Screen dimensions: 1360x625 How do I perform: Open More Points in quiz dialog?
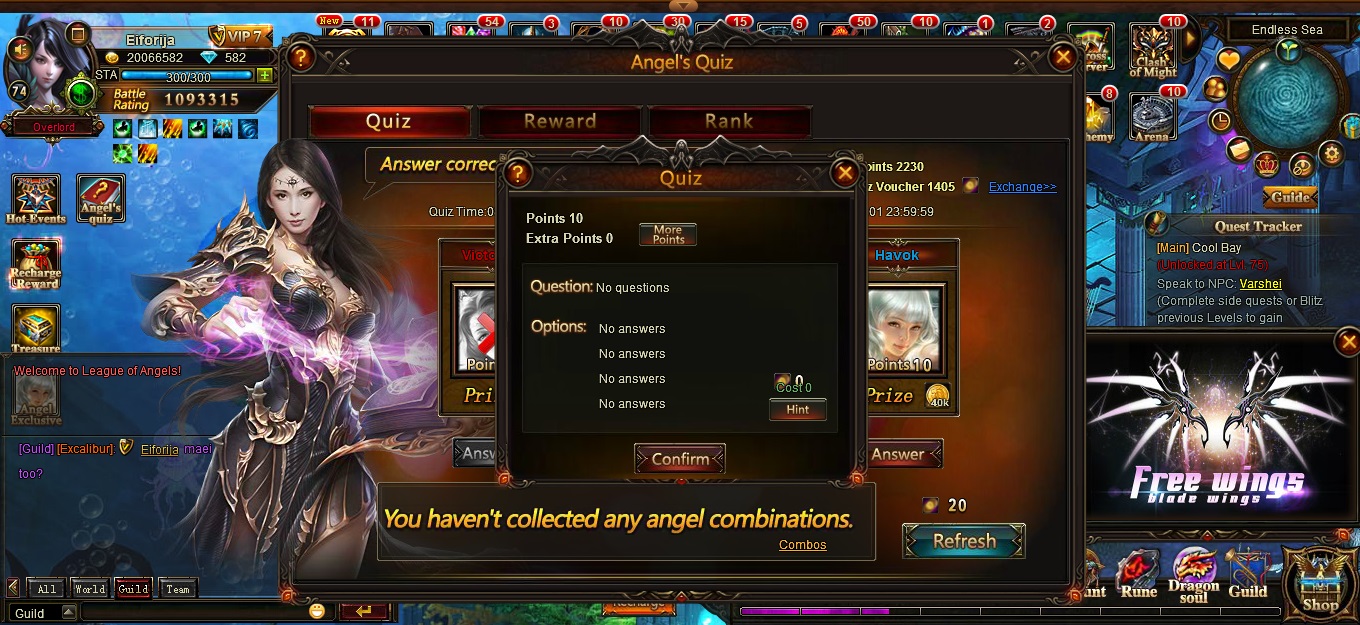coord(668,235)
